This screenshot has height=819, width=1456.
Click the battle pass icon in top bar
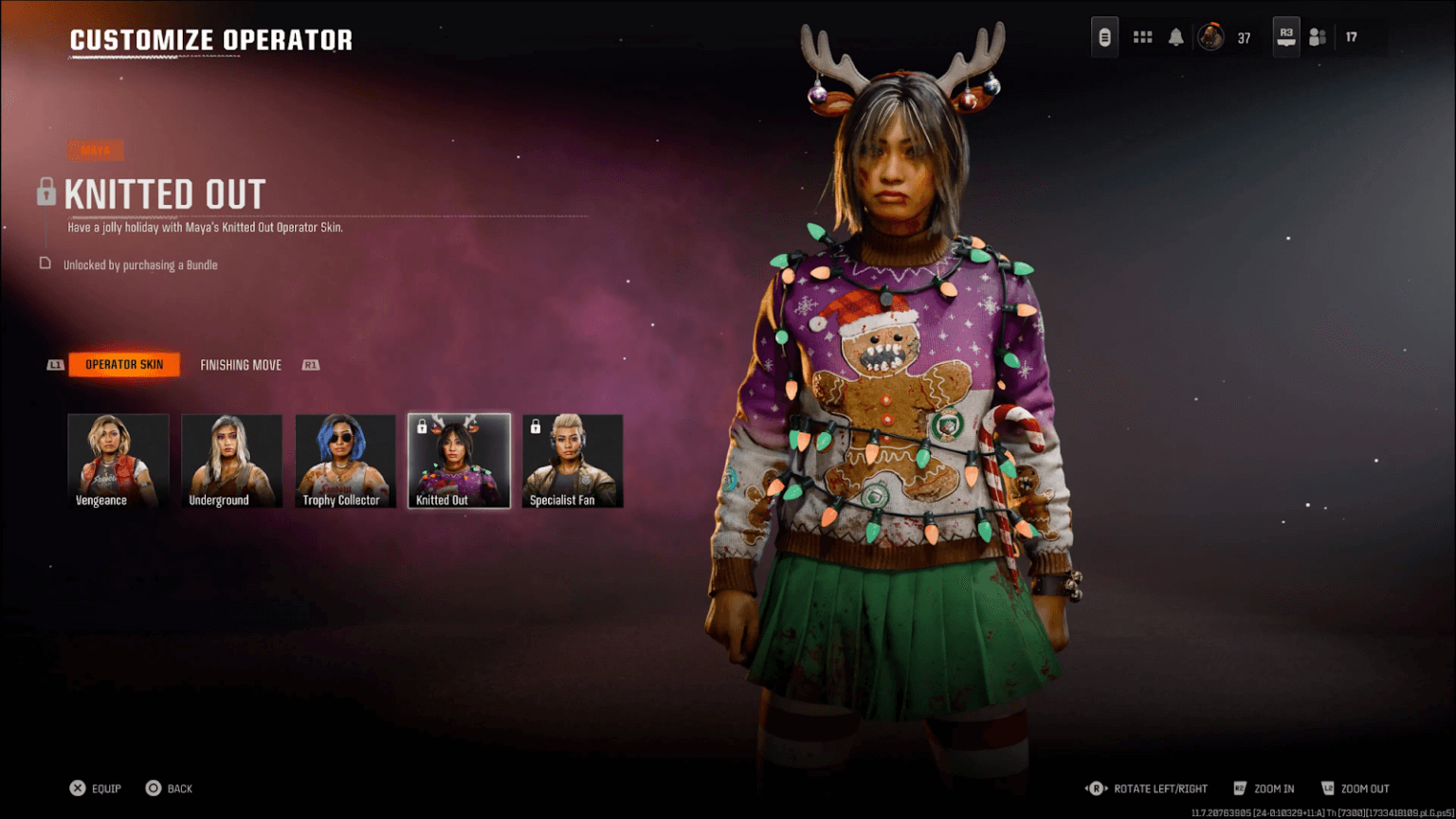(1104, 36)
